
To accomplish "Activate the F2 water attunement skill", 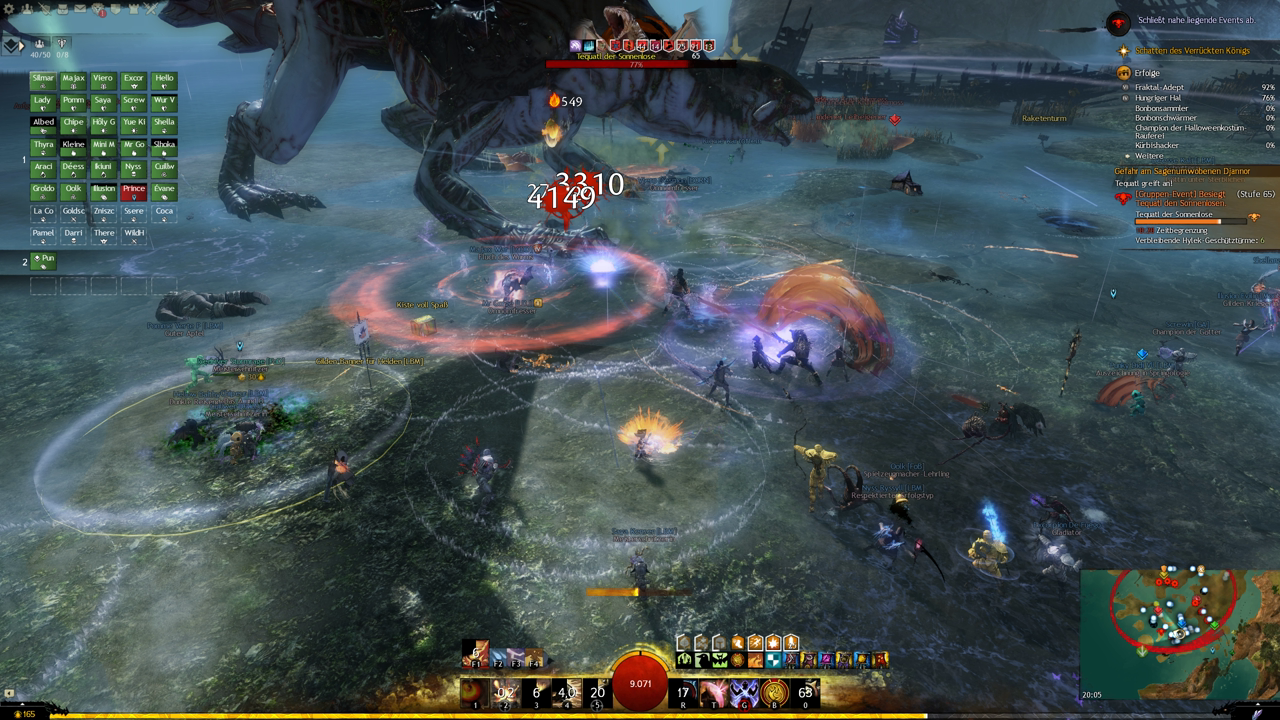I will click(497, 657).
